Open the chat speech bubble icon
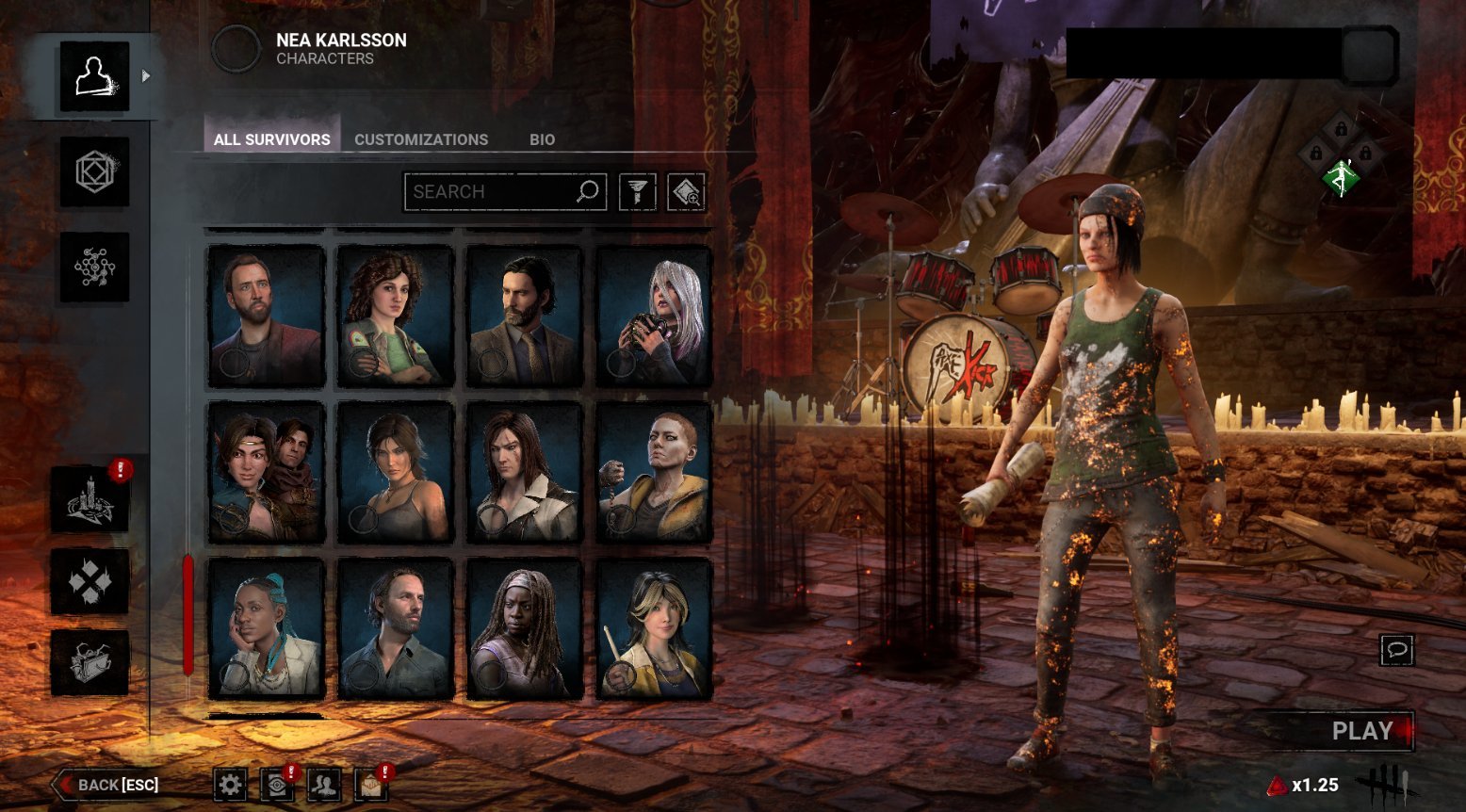 coord(1396,650)
